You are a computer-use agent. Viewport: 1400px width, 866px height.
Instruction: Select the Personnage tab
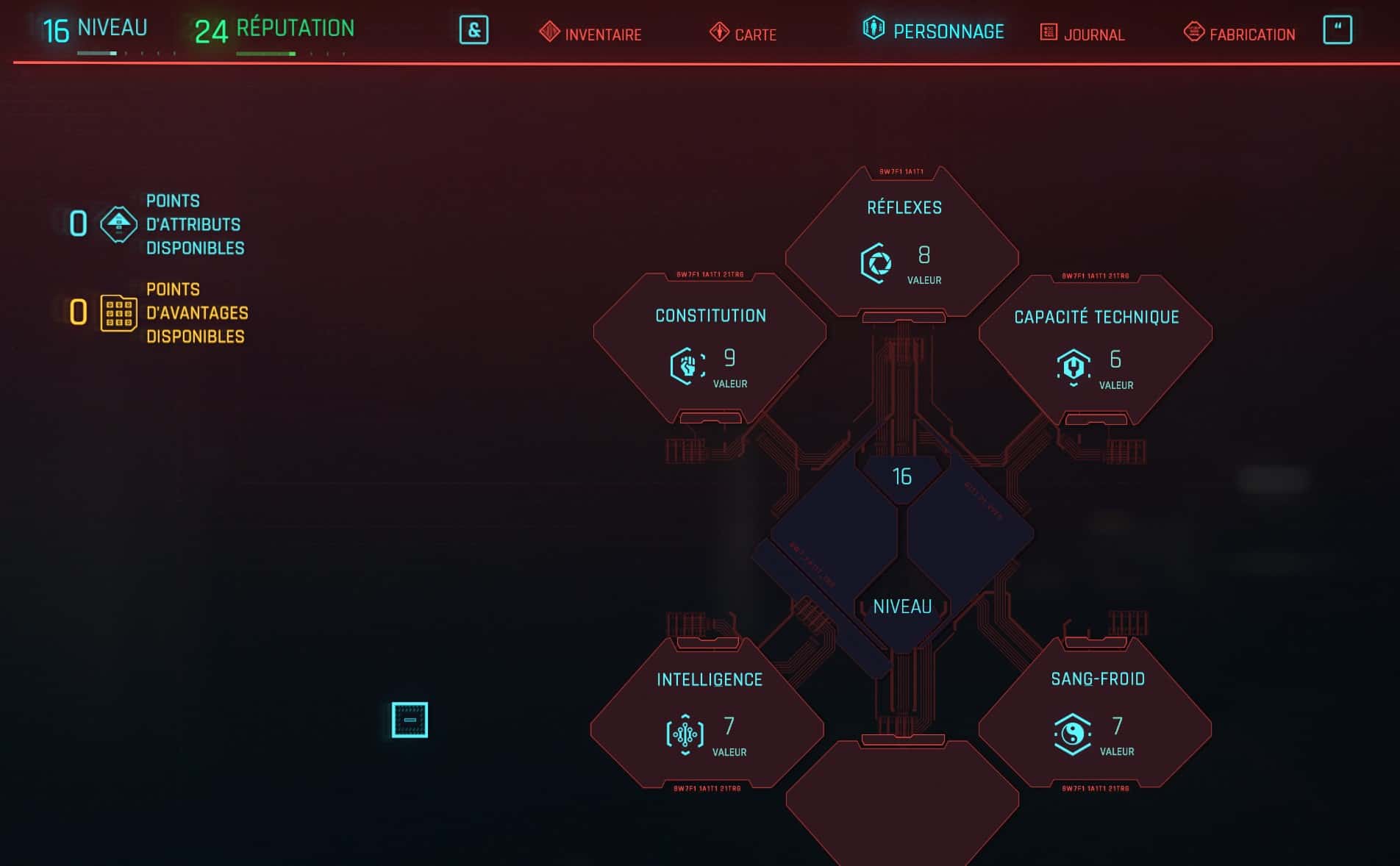[x=934, y=31]
